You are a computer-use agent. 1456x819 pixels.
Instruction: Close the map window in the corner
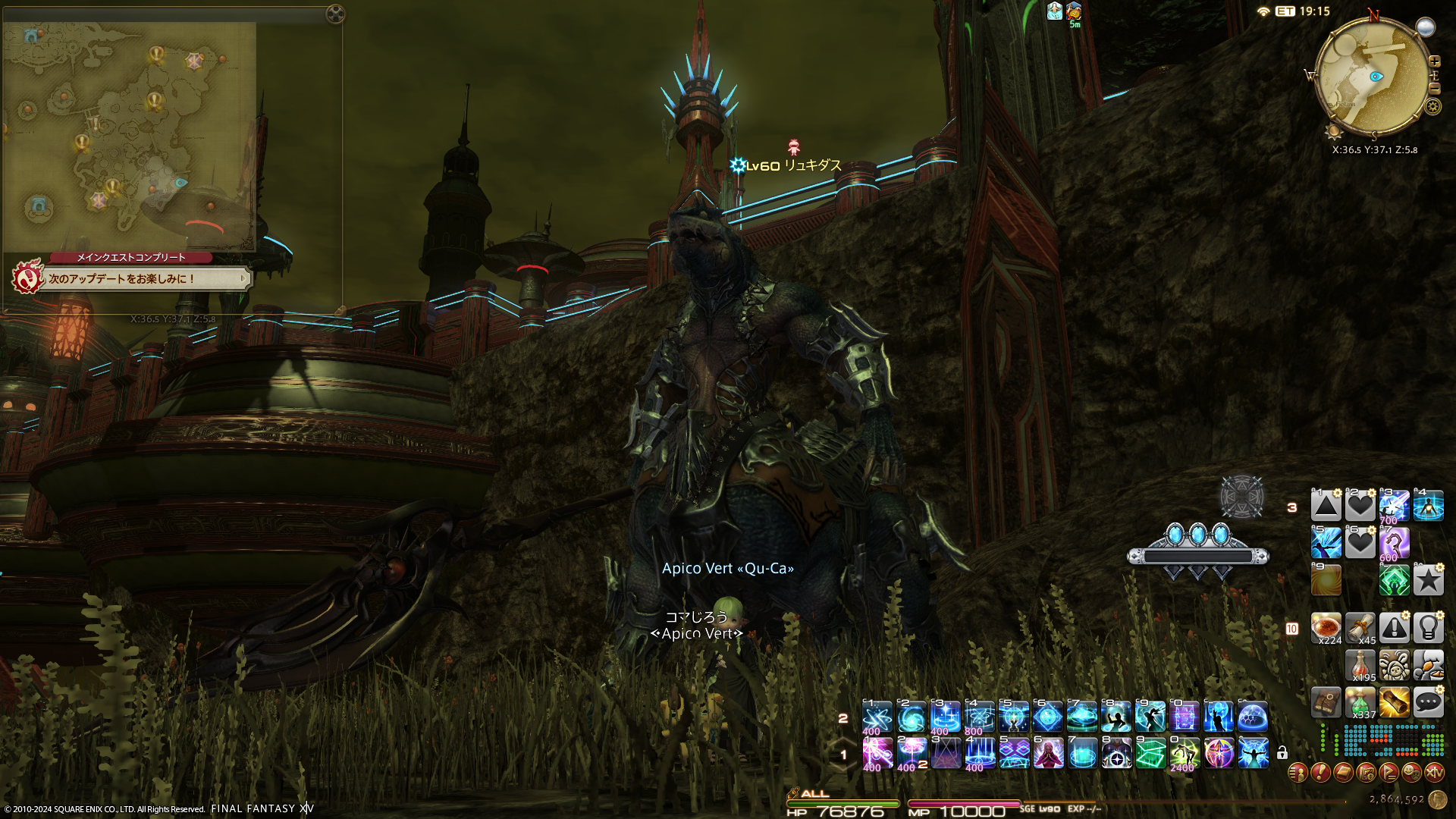coord(334,14)
